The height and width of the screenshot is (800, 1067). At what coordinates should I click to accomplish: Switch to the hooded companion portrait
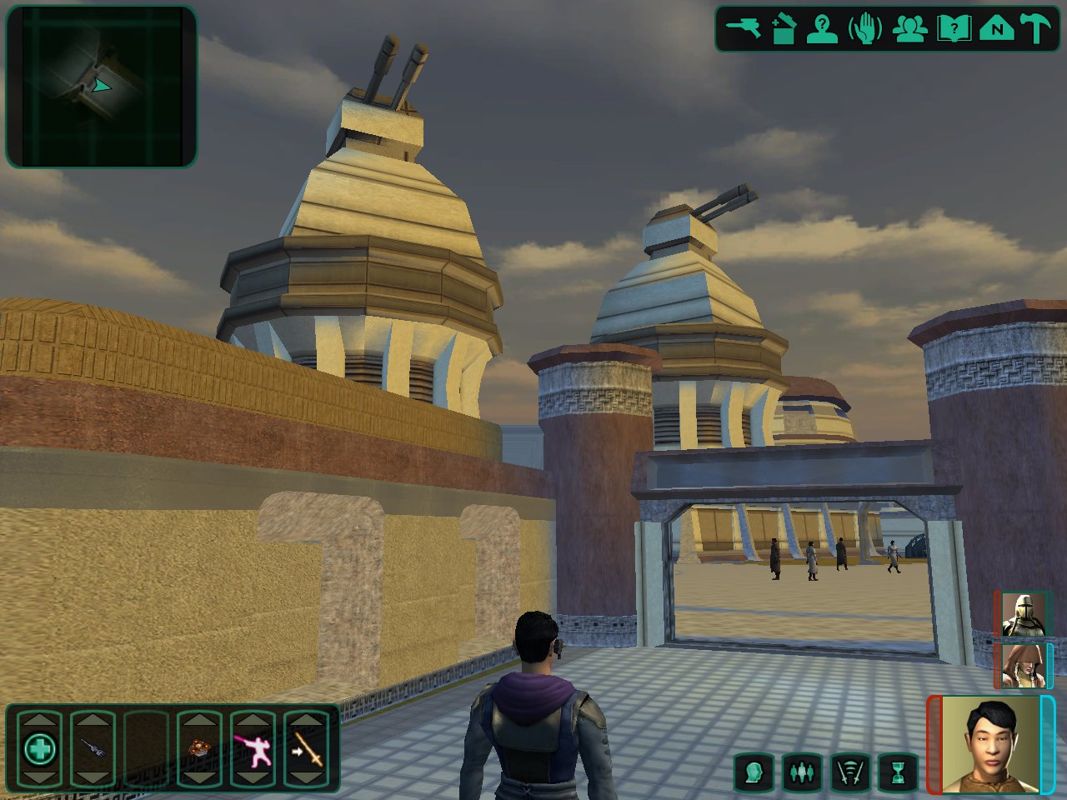1023,665
